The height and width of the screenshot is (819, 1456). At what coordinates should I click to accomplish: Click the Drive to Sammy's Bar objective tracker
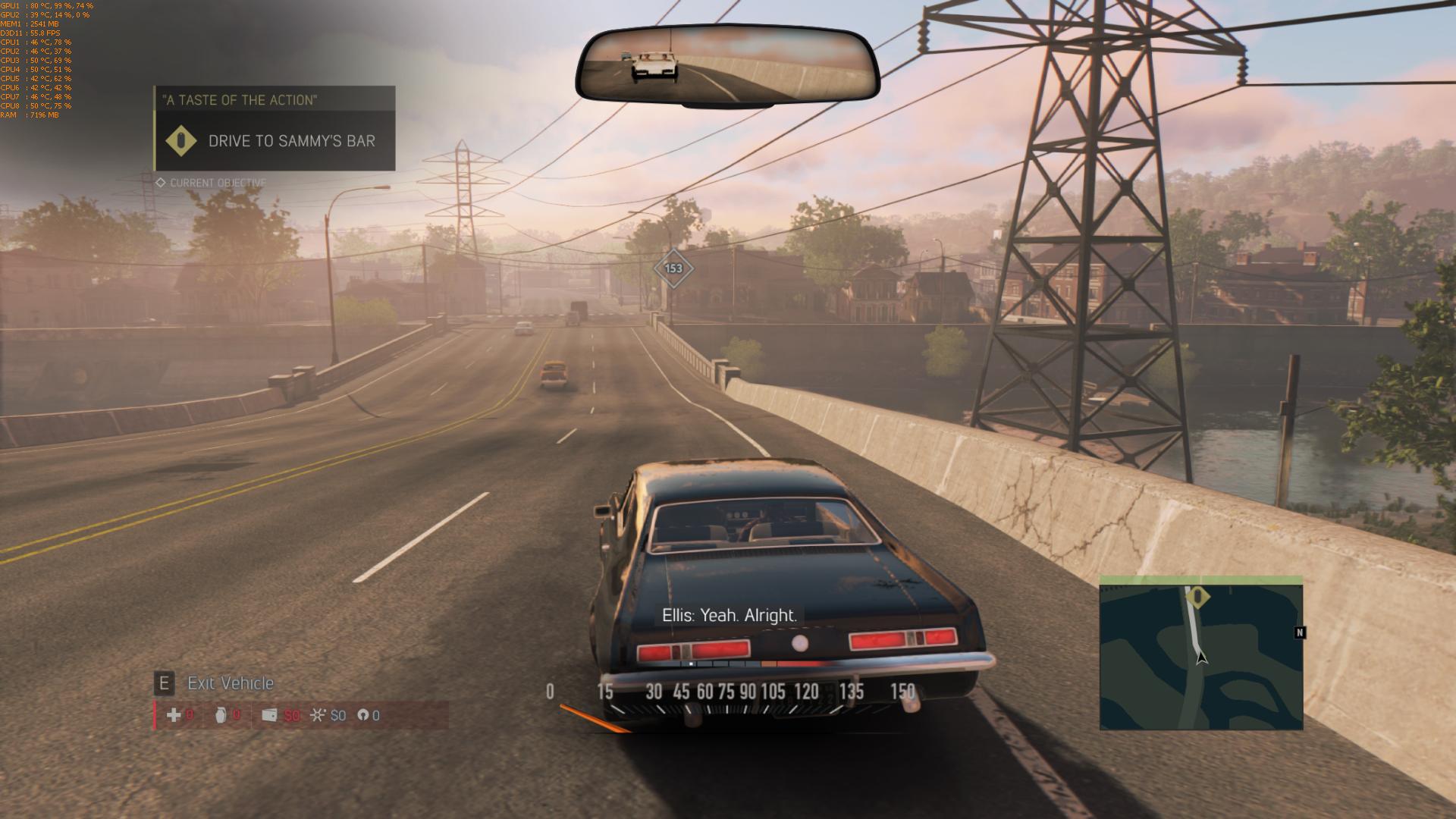coord(275,140)
